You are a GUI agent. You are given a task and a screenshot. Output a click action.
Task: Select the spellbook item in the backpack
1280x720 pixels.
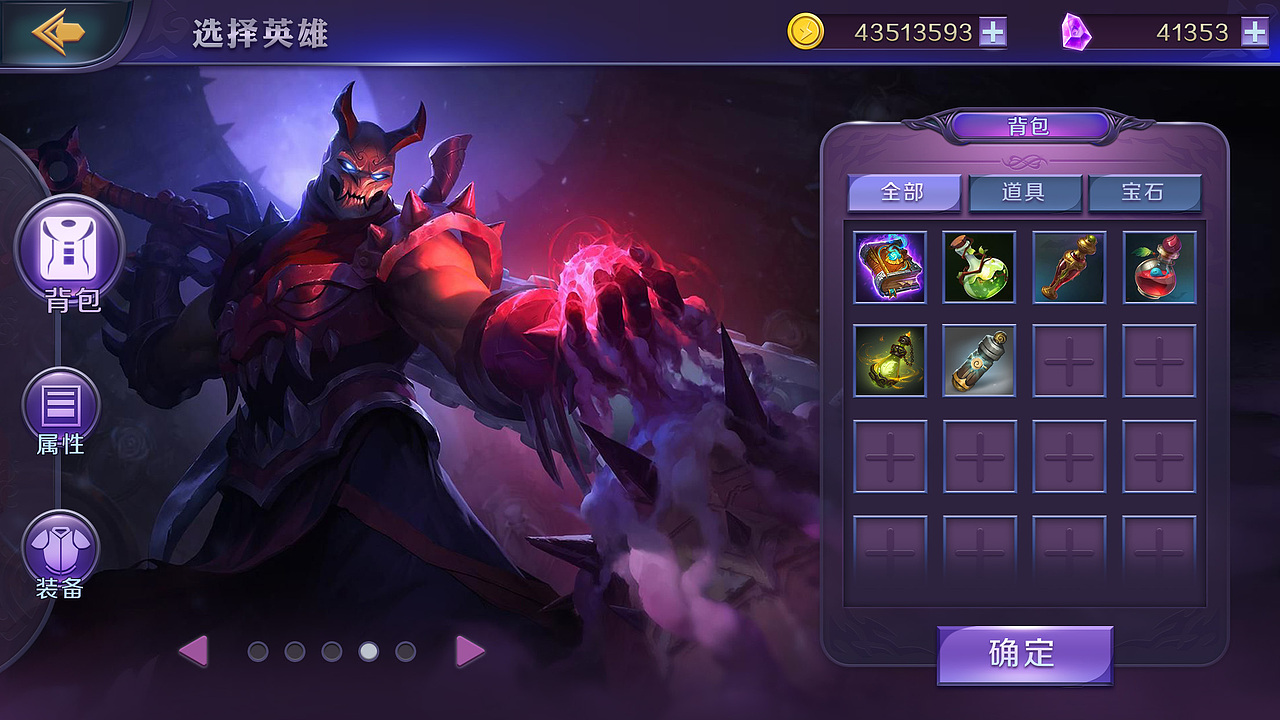click(889, 267)
